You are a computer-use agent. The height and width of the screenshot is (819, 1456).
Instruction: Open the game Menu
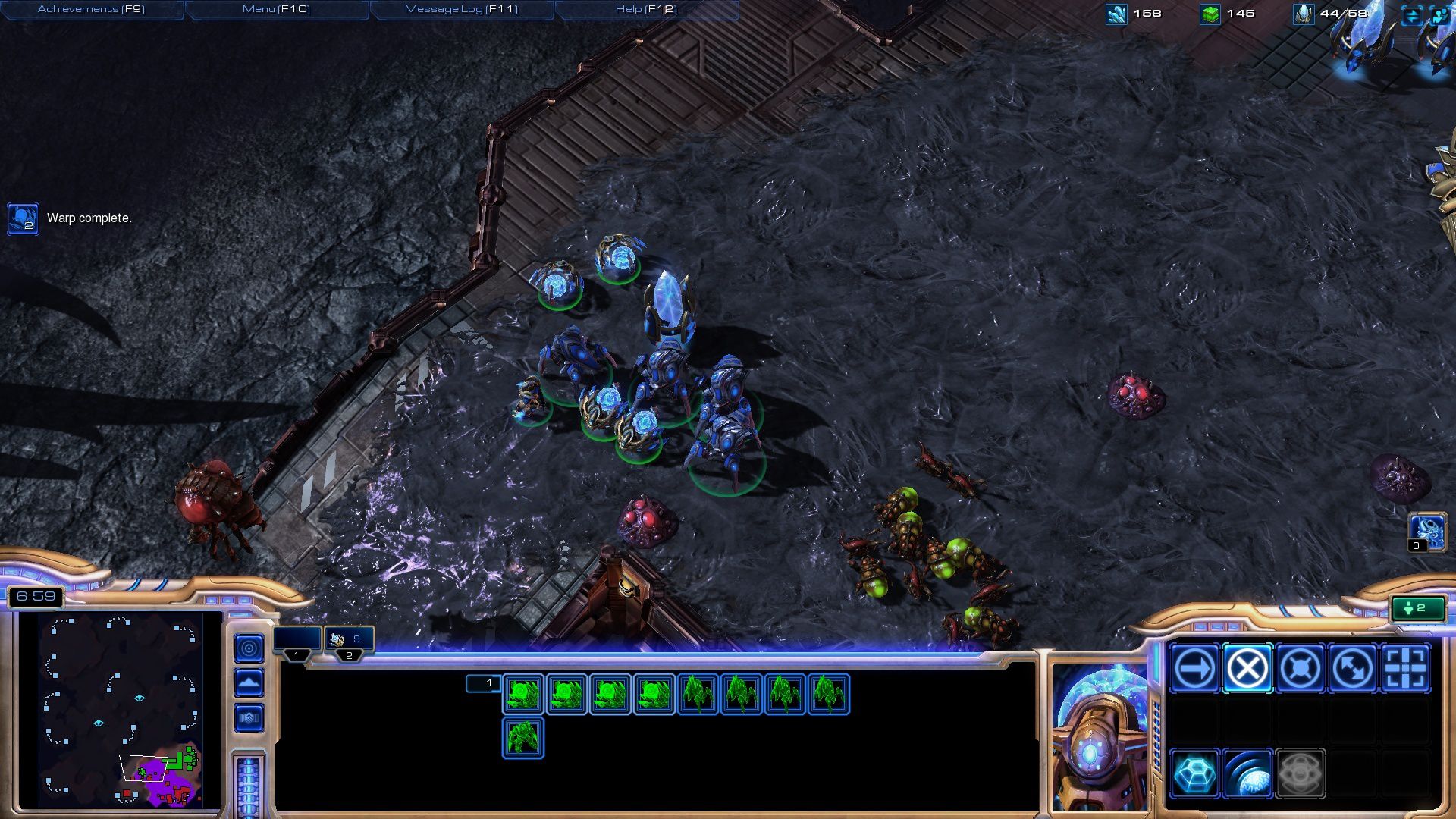pos(276,10)
